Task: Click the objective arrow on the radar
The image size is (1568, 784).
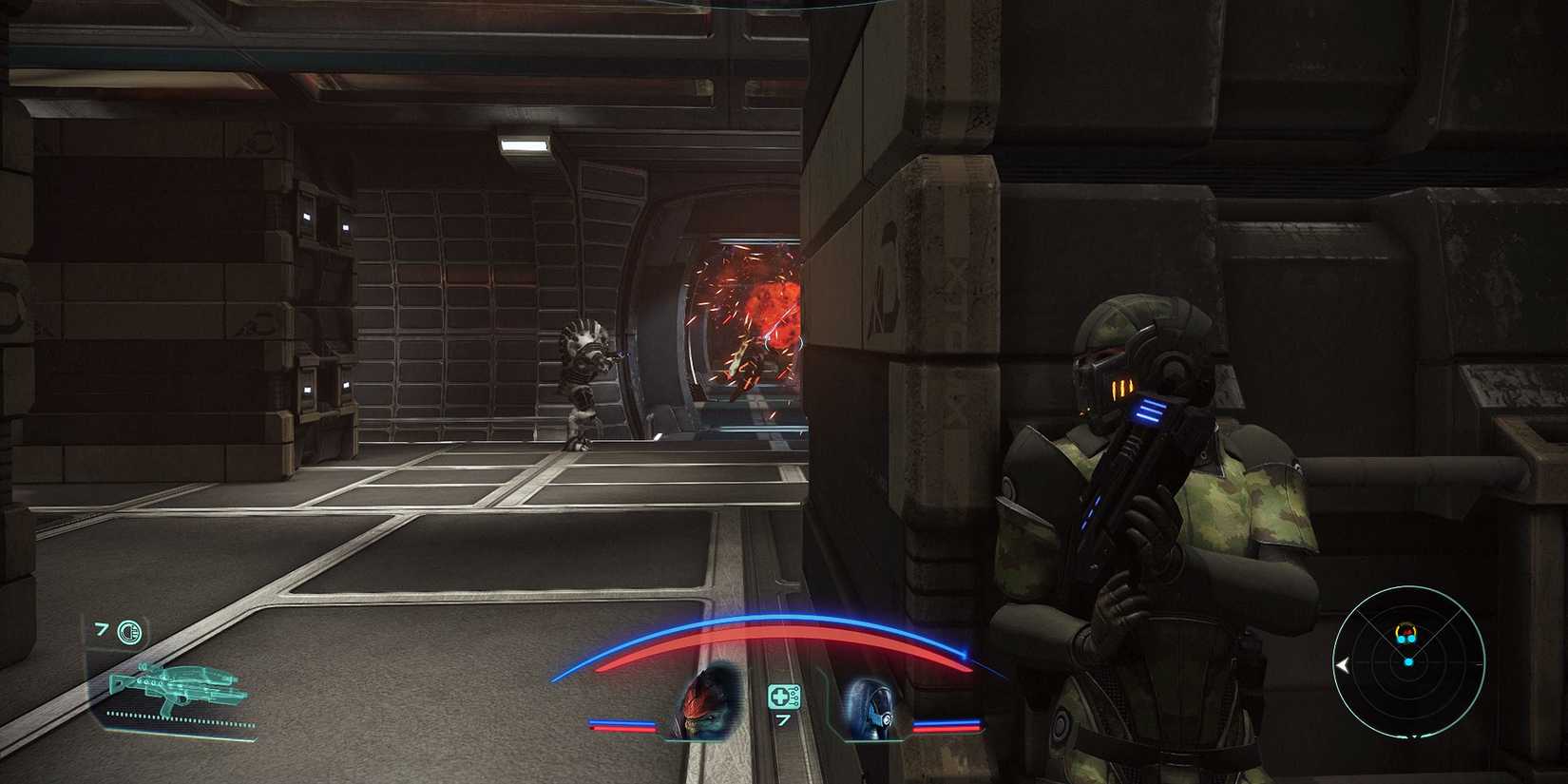Action: click(x=1343, y=663)
